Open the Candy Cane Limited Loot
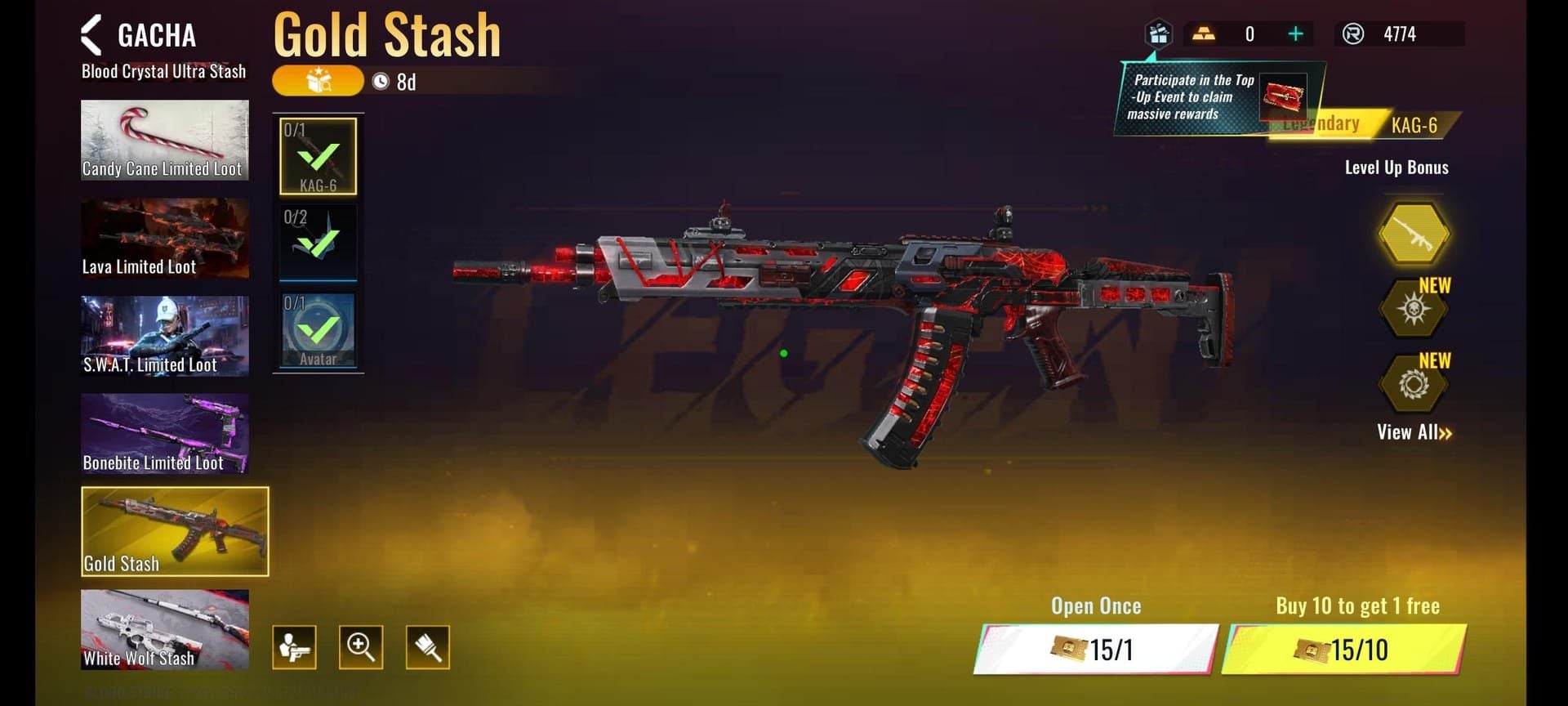Image resolution: width=1568 pixels, height=706 pixels. 164,140
